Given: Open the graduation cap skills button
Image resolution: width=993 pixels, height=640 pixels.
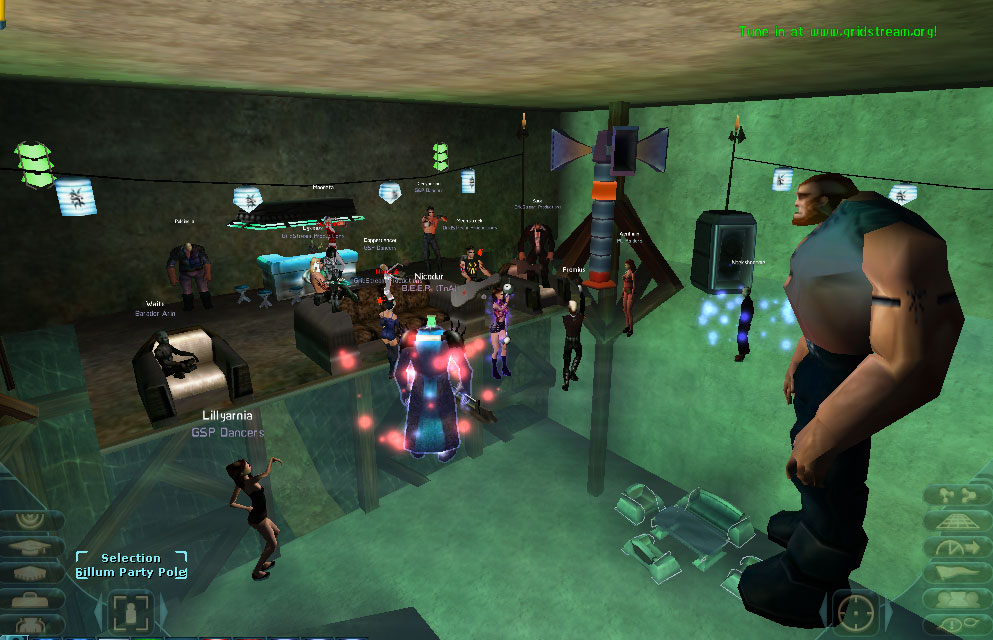Looking at the screenshot, I should pyautogui.click(x=31, y=546).
